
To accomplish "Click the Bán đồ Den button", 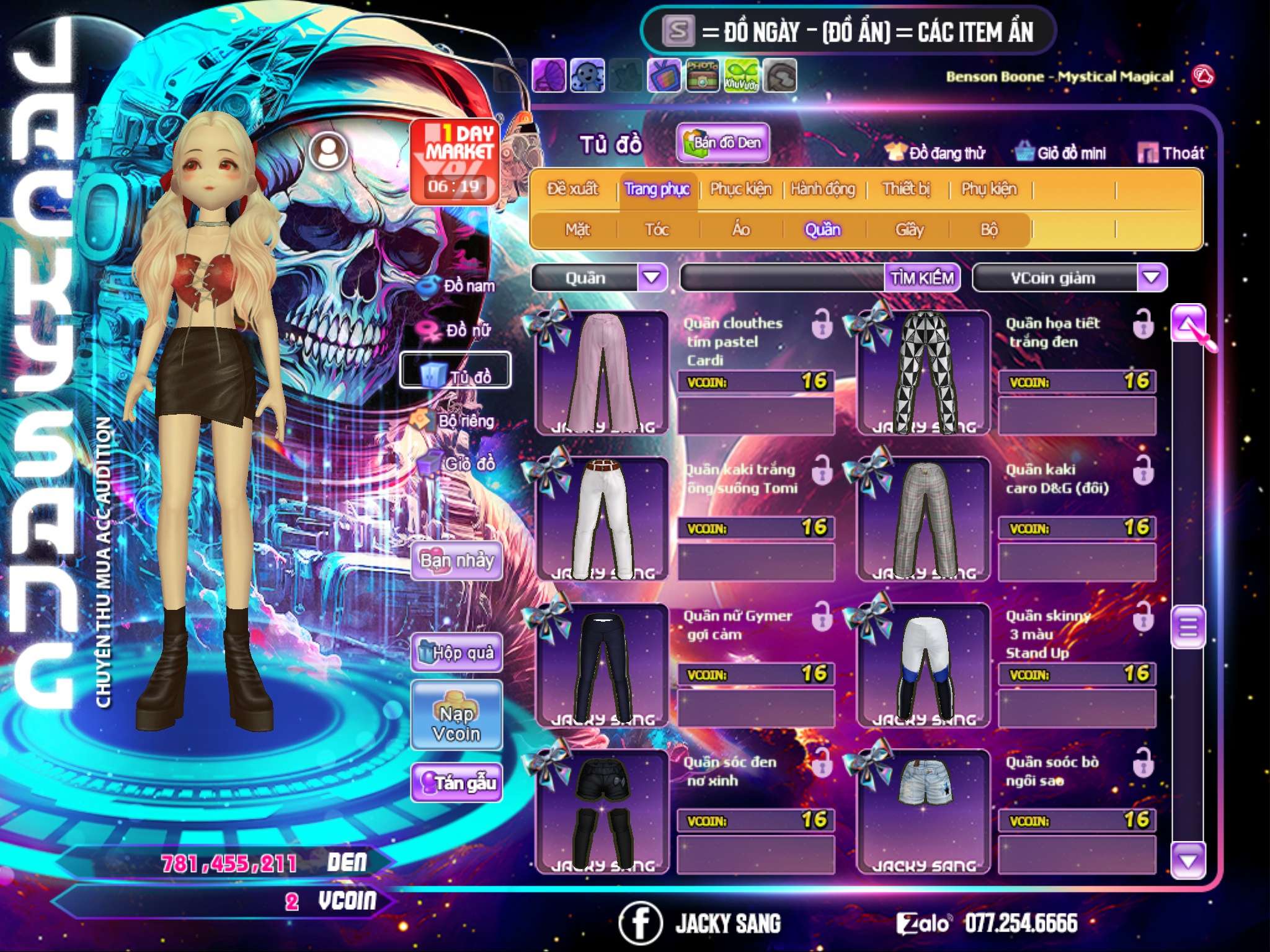I will pyautogui.click(x=722, y=143).
